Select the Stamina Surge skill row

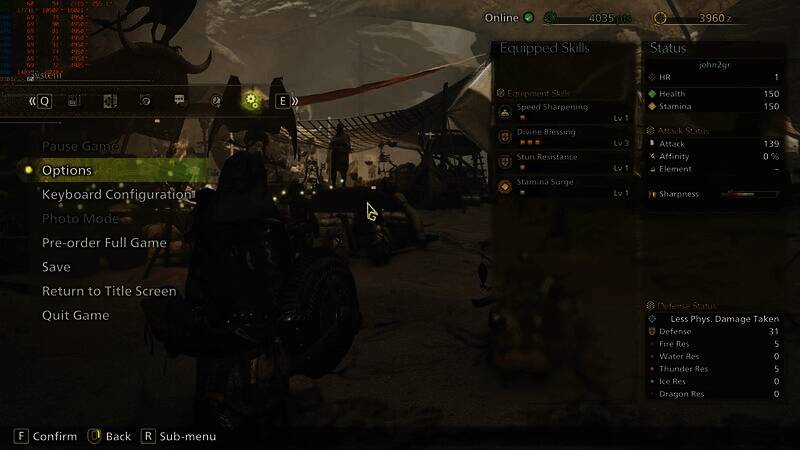point(564,187)
